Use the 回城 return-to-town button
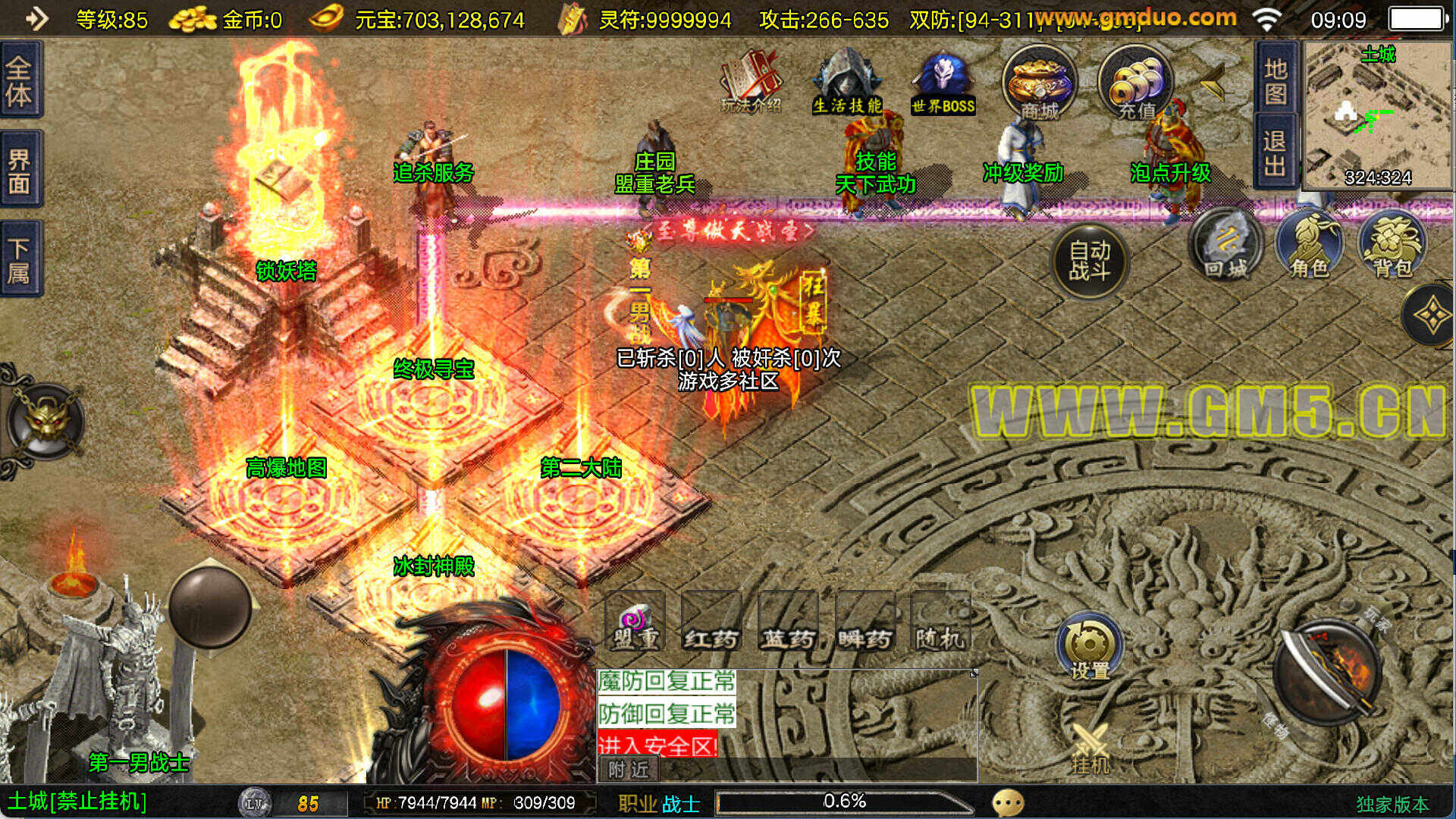Viewport: 1456px width, 819px height. [x=1225, y=245]
